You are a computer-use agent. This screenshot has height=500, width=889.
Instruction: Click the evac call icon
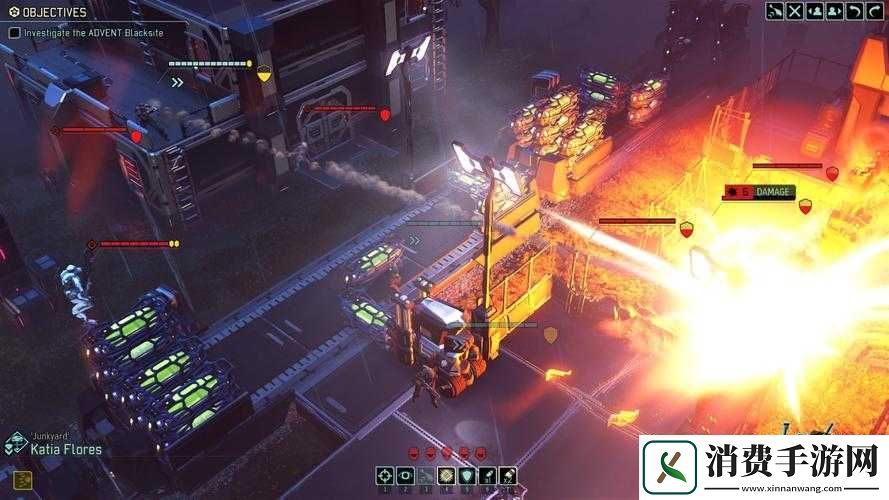coord(775,11)
